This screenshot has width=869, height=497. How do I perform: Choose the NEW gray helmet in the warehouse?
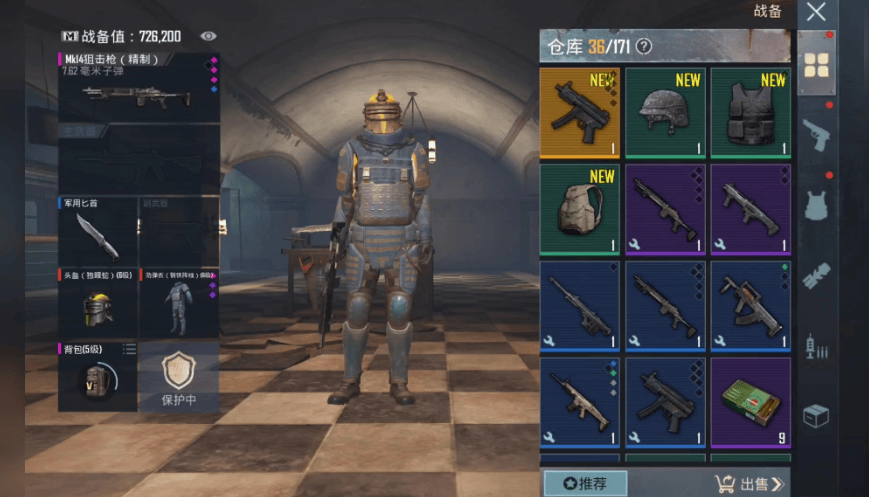click(x=665, y=112)
